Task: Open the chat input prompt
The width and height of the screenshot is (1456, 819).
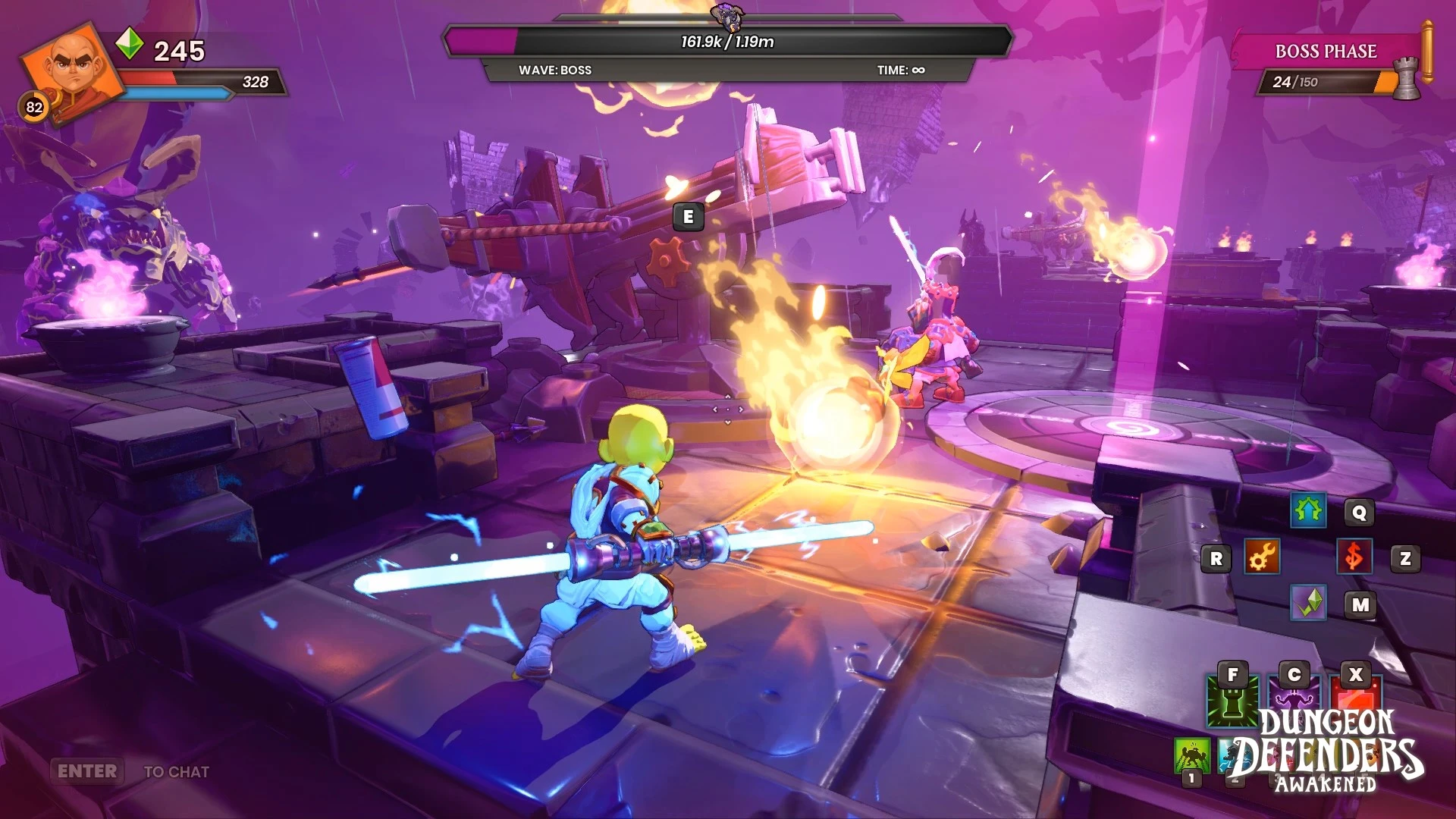Action: [x=88, y=771]
